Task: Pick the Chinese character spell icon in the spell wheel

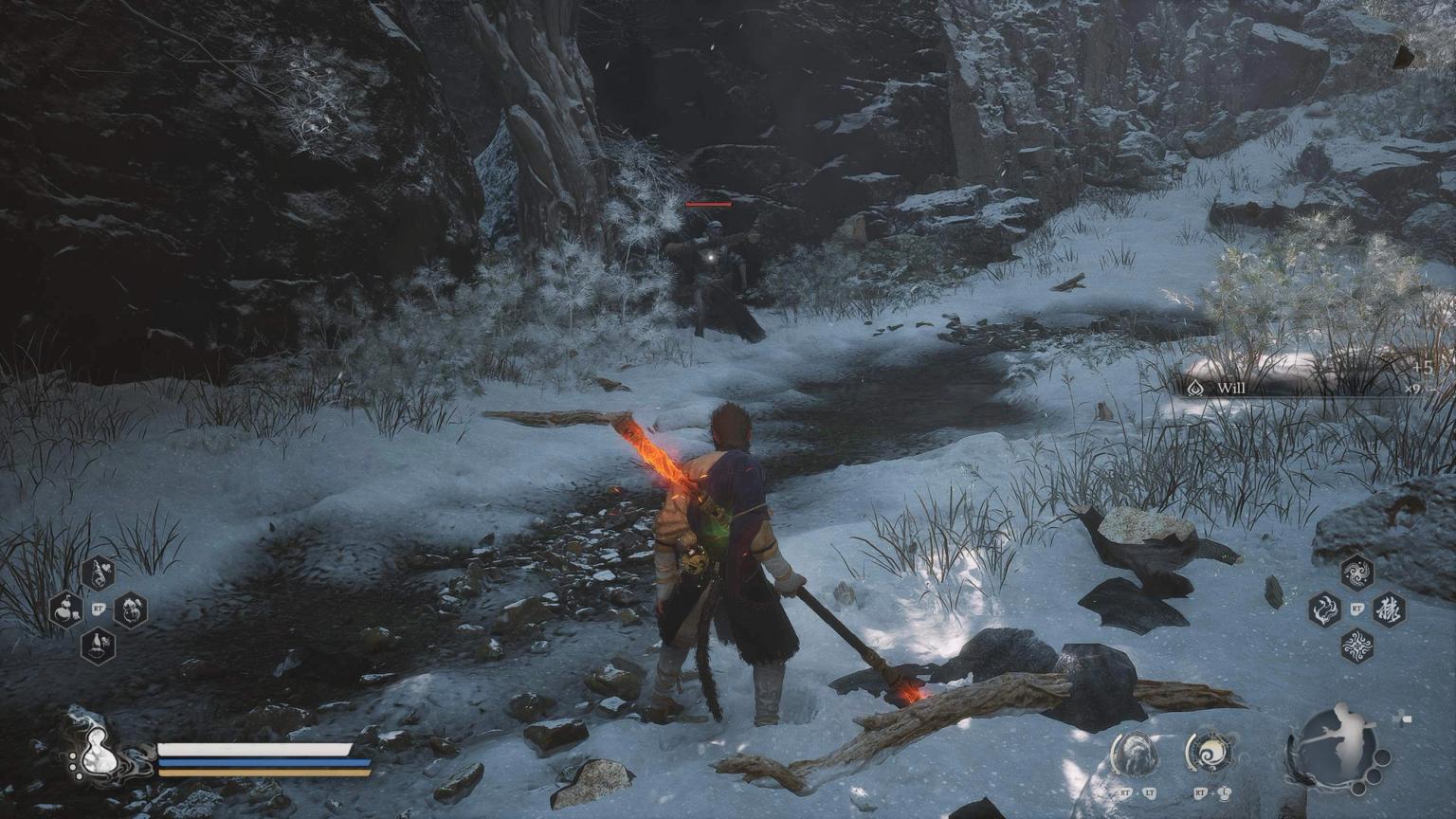Action: tap(1390, 610)
